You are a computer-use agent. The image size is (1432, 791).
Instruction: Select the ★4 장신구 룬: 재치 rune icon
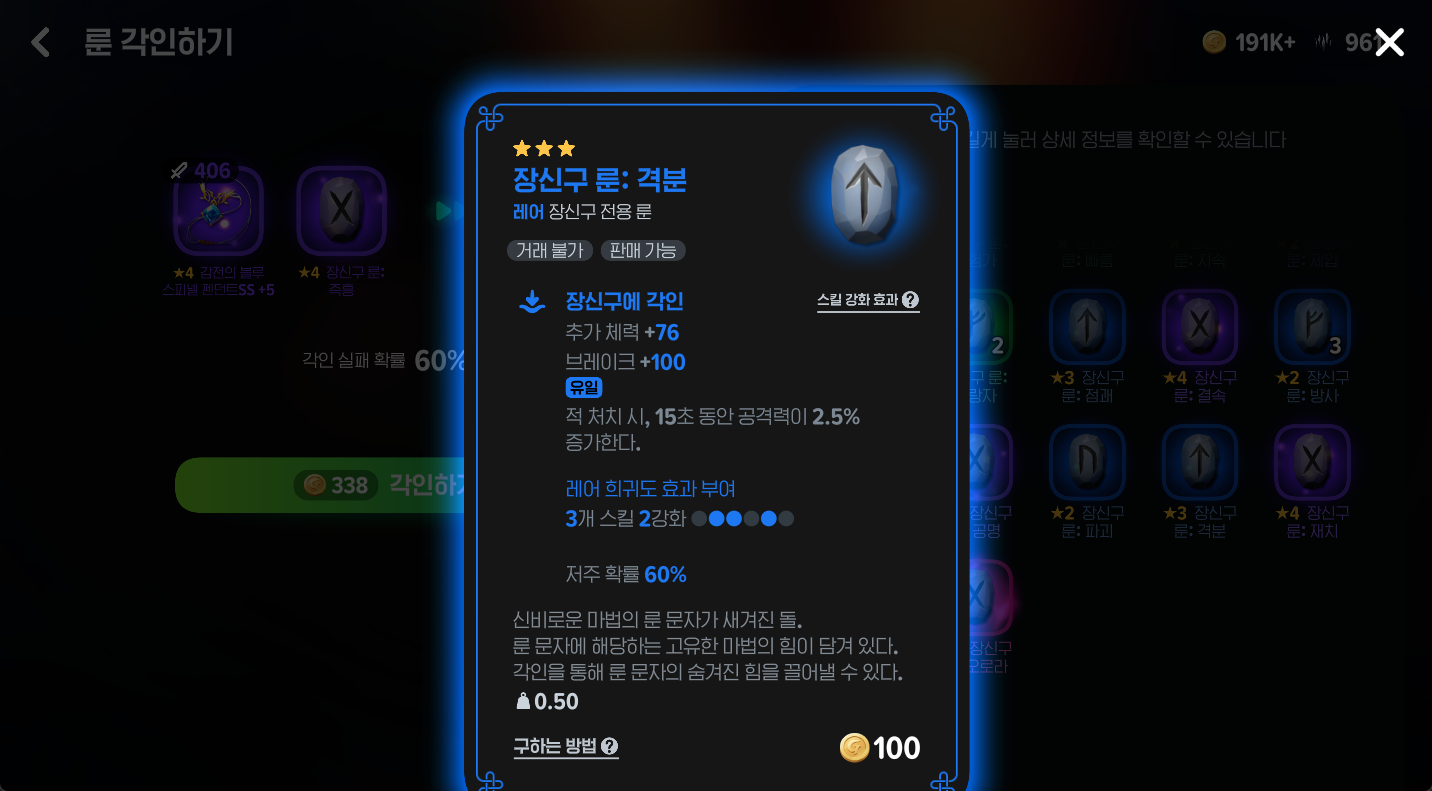click(x=1312, y=462)
